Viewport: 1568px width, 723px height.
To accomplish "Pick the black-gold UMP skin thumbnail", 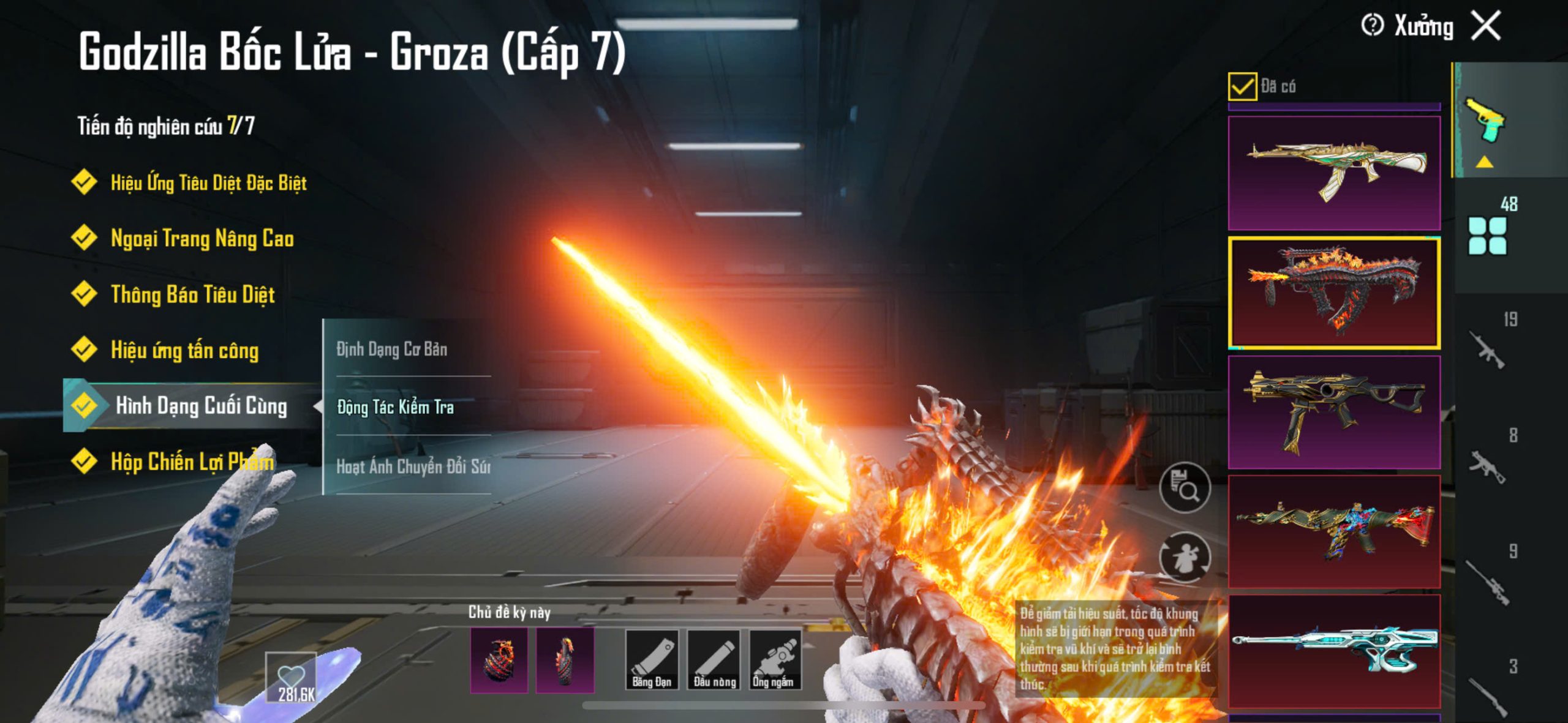I will [1334, 412].
